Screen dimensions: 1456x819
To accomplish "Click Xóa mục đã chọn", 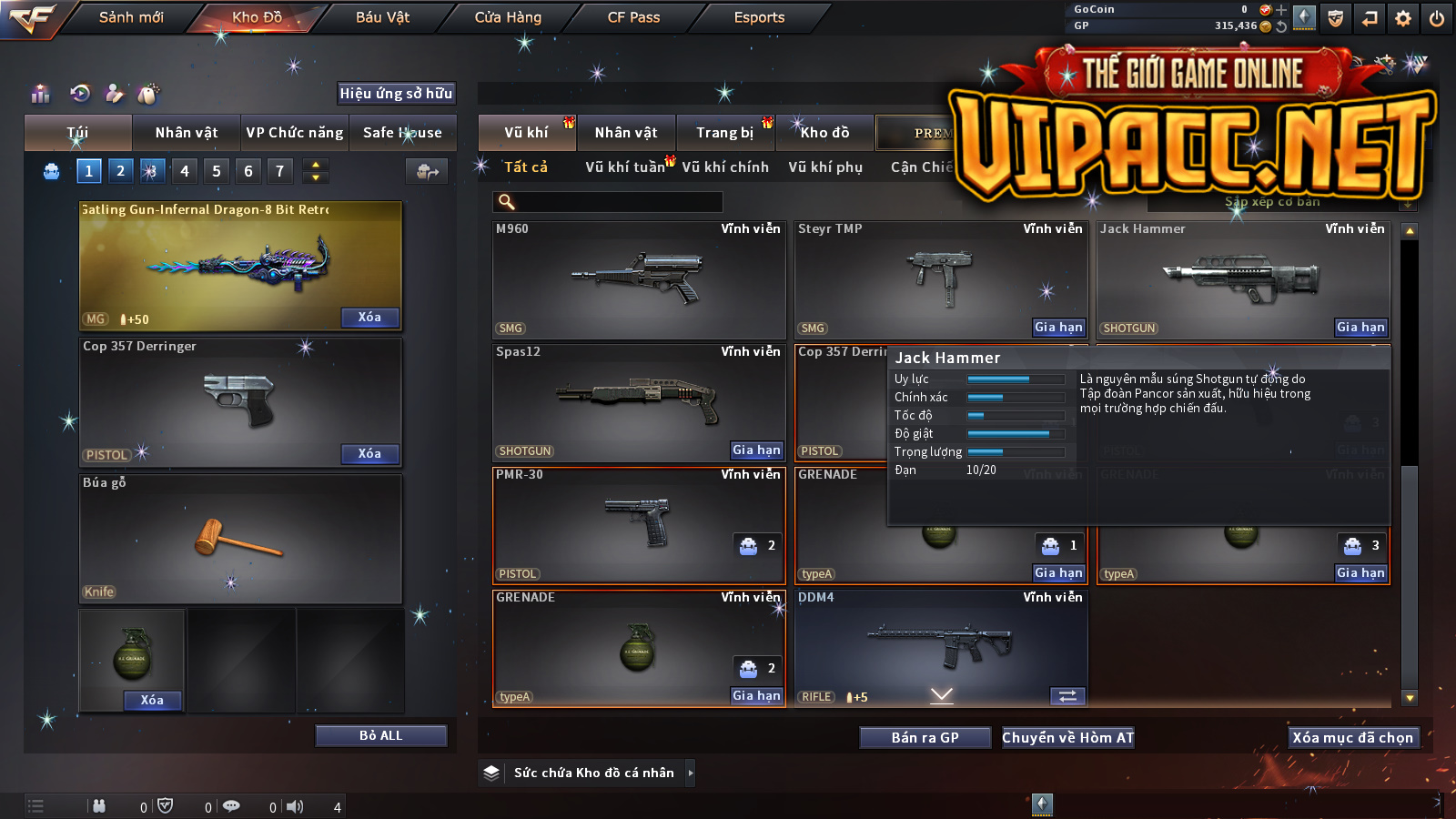I will (1352, 738).
